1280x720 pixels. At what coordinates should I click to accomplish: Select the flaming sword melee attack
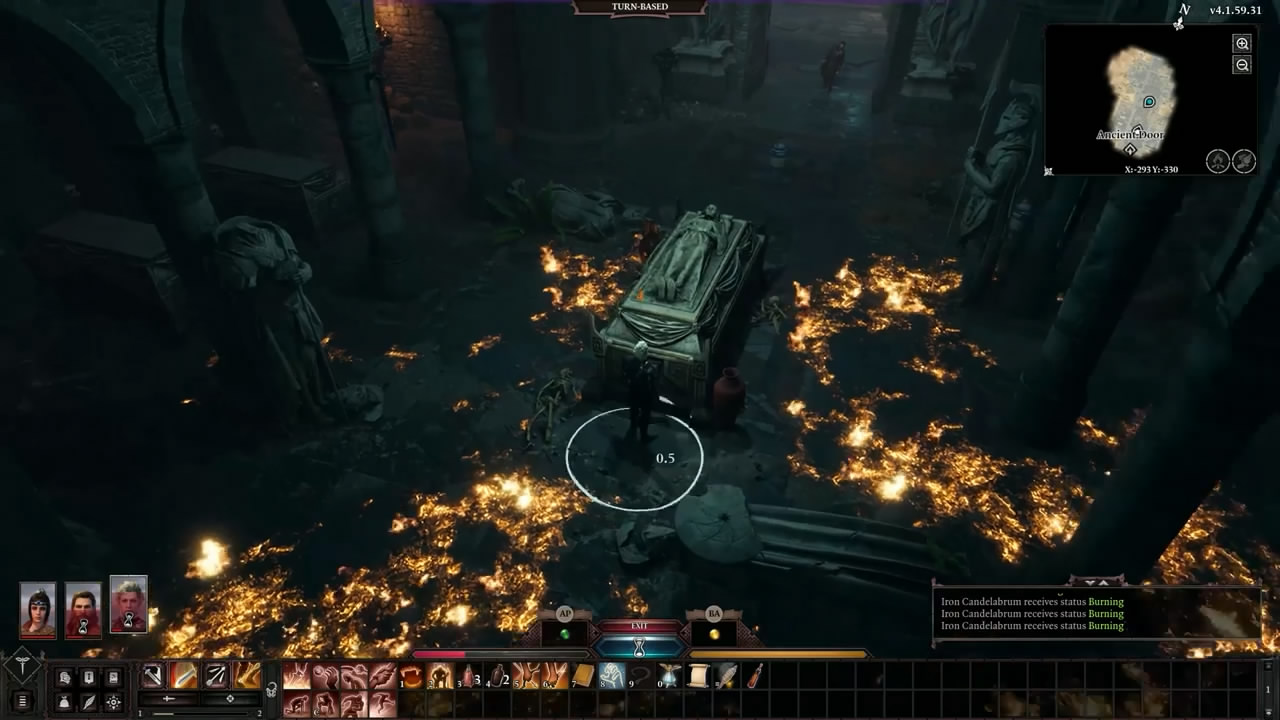pos(184,676)
